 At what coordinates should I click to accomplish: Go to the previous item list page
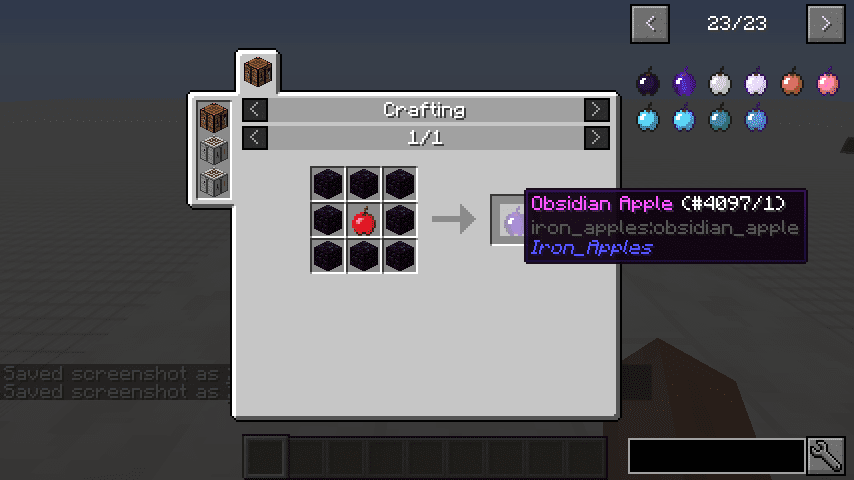point(650,23)
